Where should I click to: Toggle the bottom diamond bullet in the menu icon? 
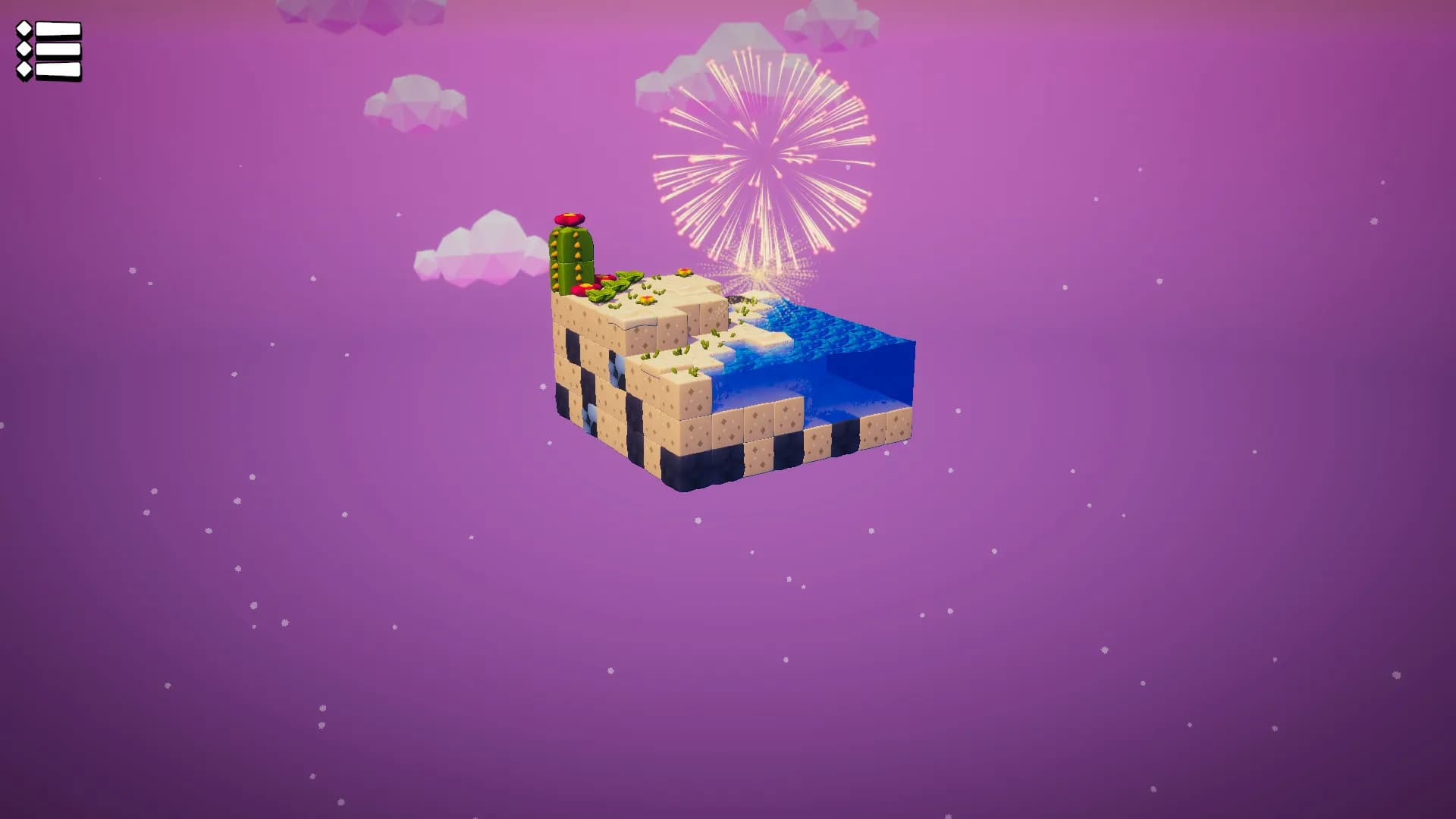[x=24, y=69]
